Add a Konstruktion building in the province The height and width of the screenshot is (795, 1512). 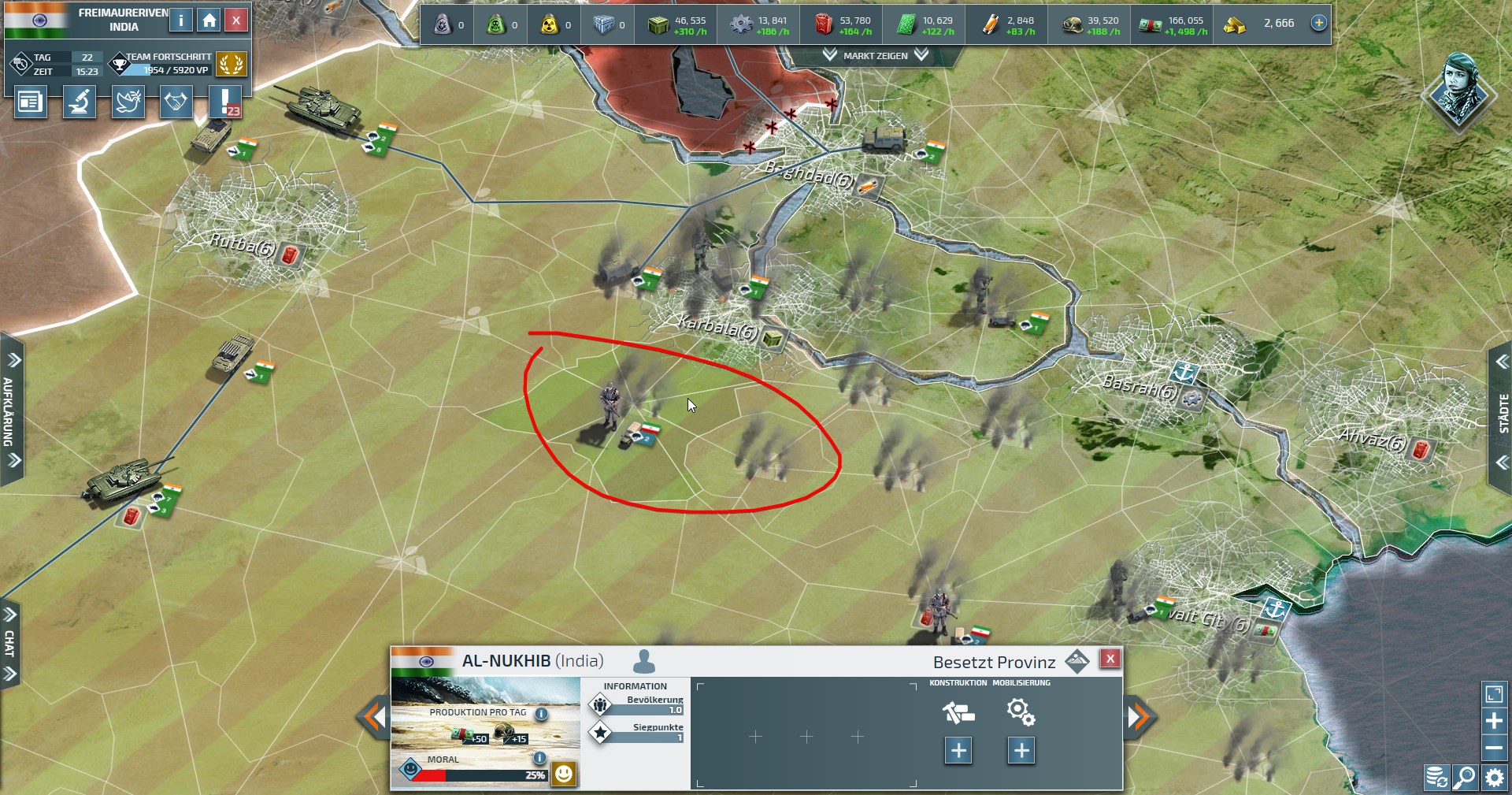[x=958, y=750]
